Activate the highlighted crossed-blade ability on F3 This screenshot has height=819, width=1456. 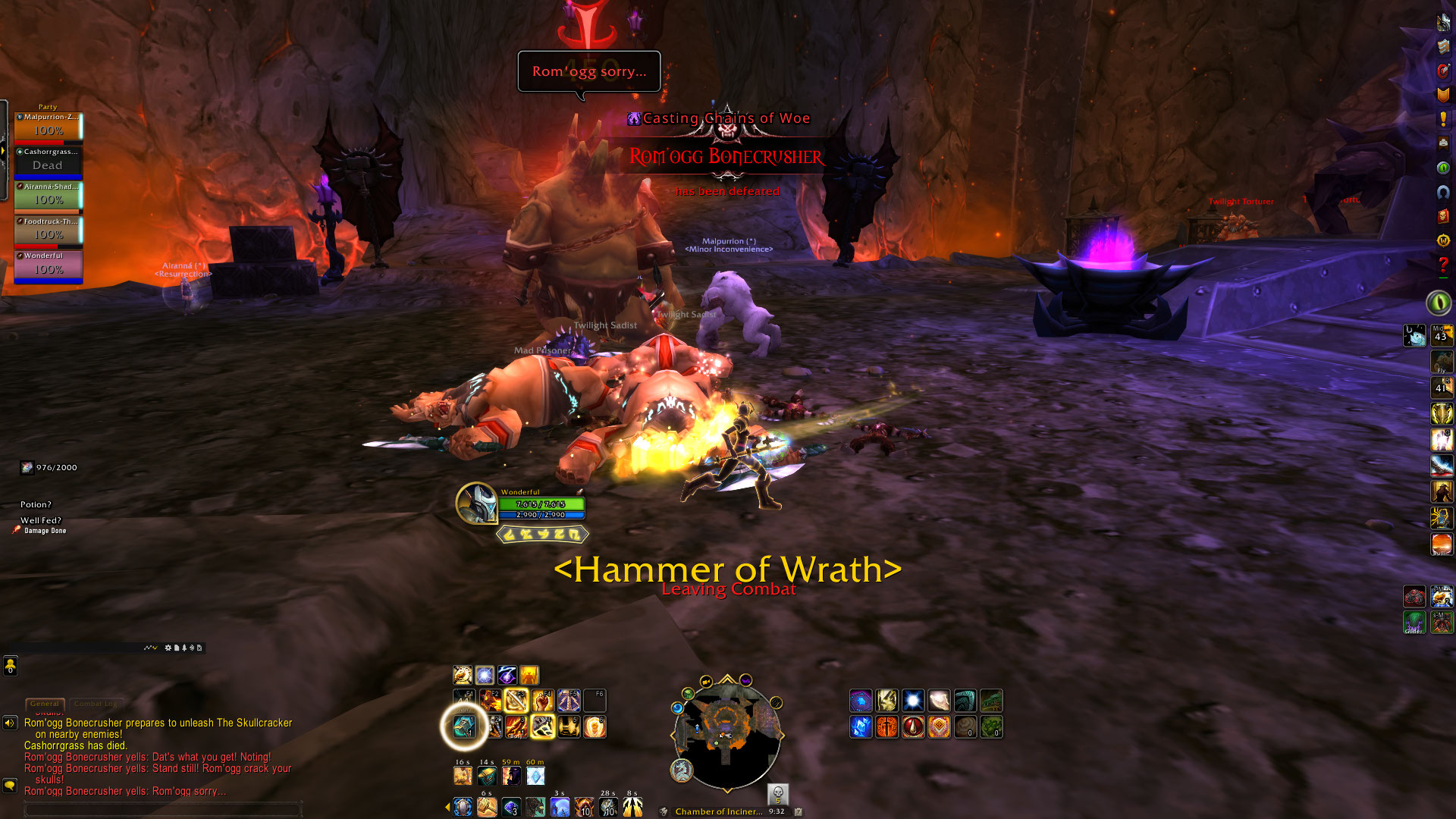(x=516, y=700)
